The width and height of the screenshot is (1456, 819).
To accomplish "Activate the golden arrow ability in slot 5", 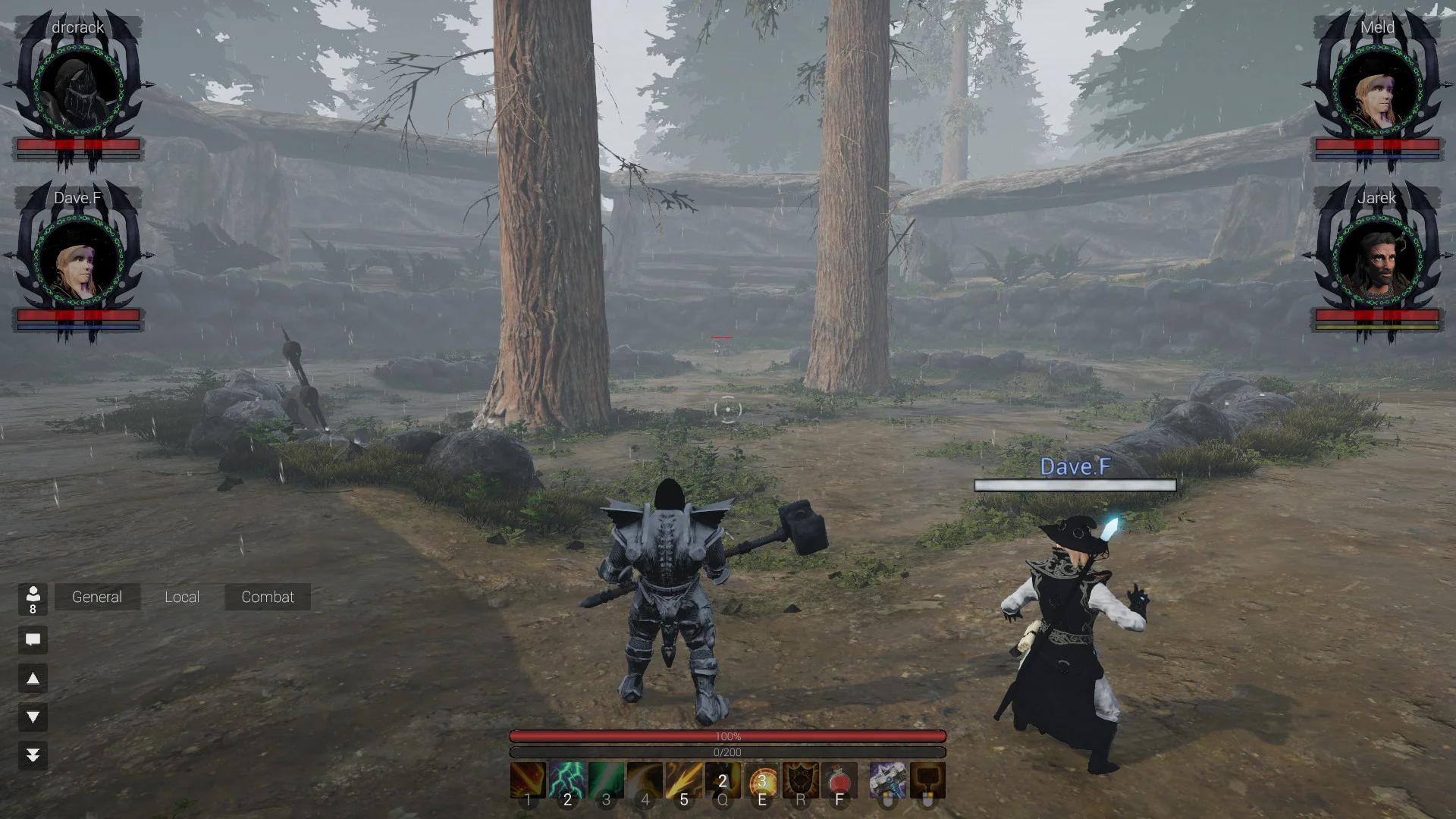I will 683,780.
